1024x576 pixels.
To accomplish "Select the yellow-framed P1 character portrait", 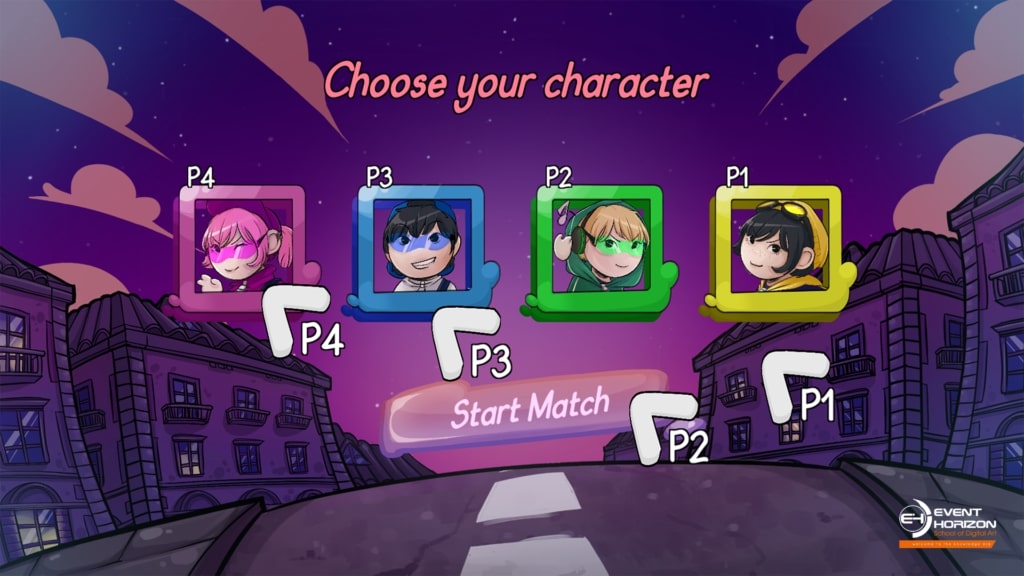I will tap(776, 246).
